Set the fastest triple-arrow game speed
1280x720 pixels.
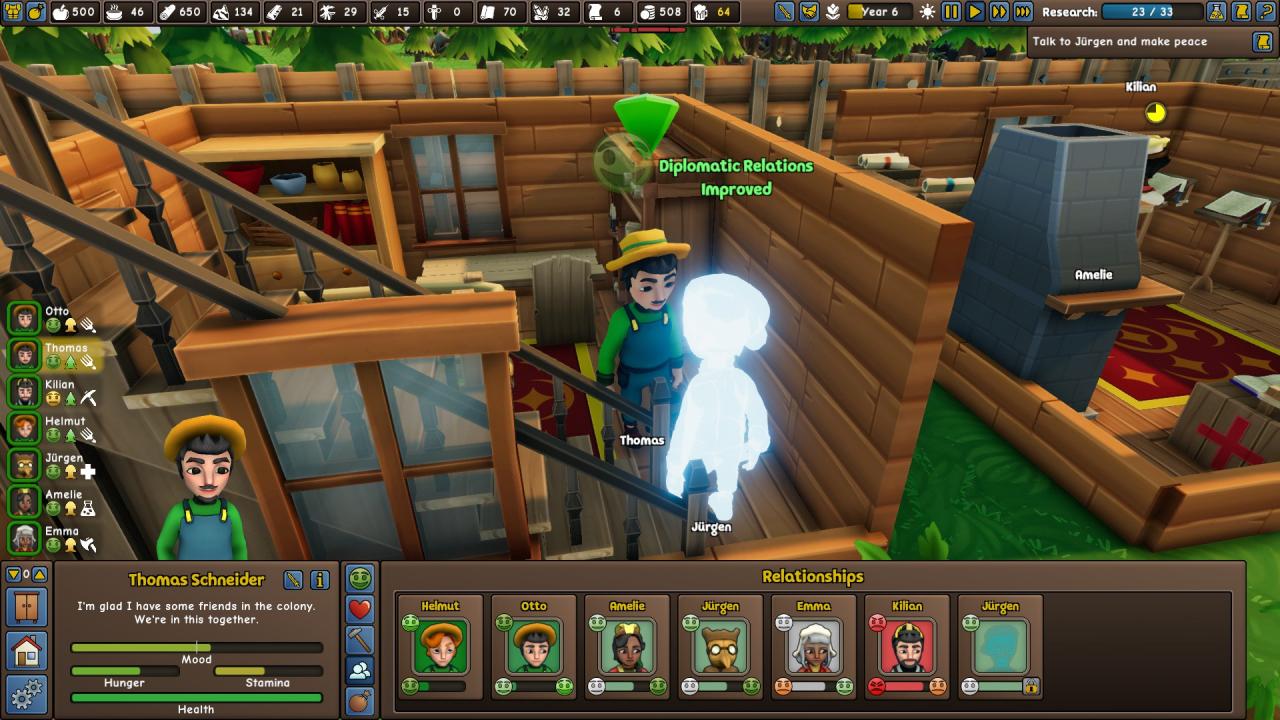(1023, 12)
